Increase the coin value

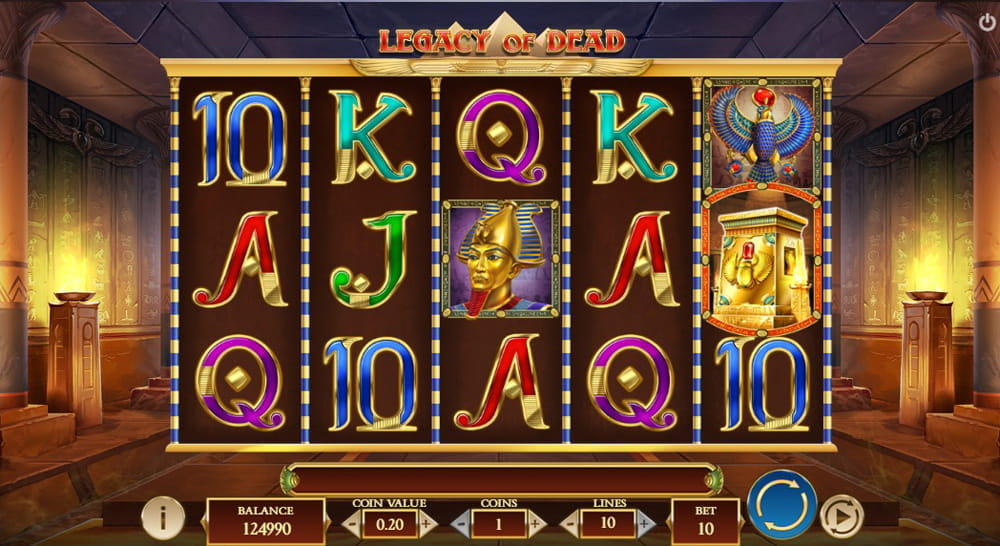coord(427,522)
